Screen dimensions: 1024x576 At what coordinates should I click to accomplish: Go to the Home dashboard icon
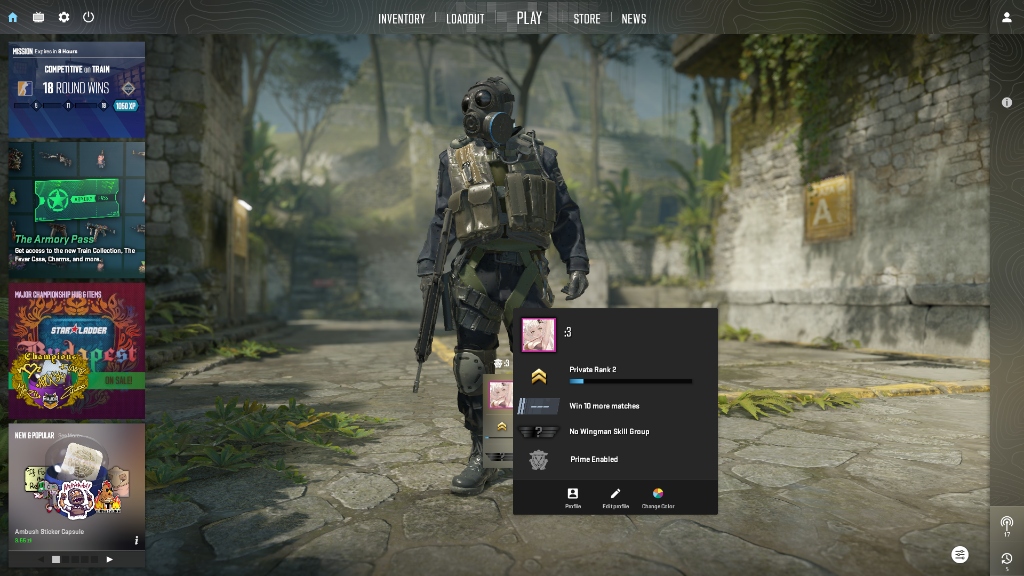(x=12, y=17)
